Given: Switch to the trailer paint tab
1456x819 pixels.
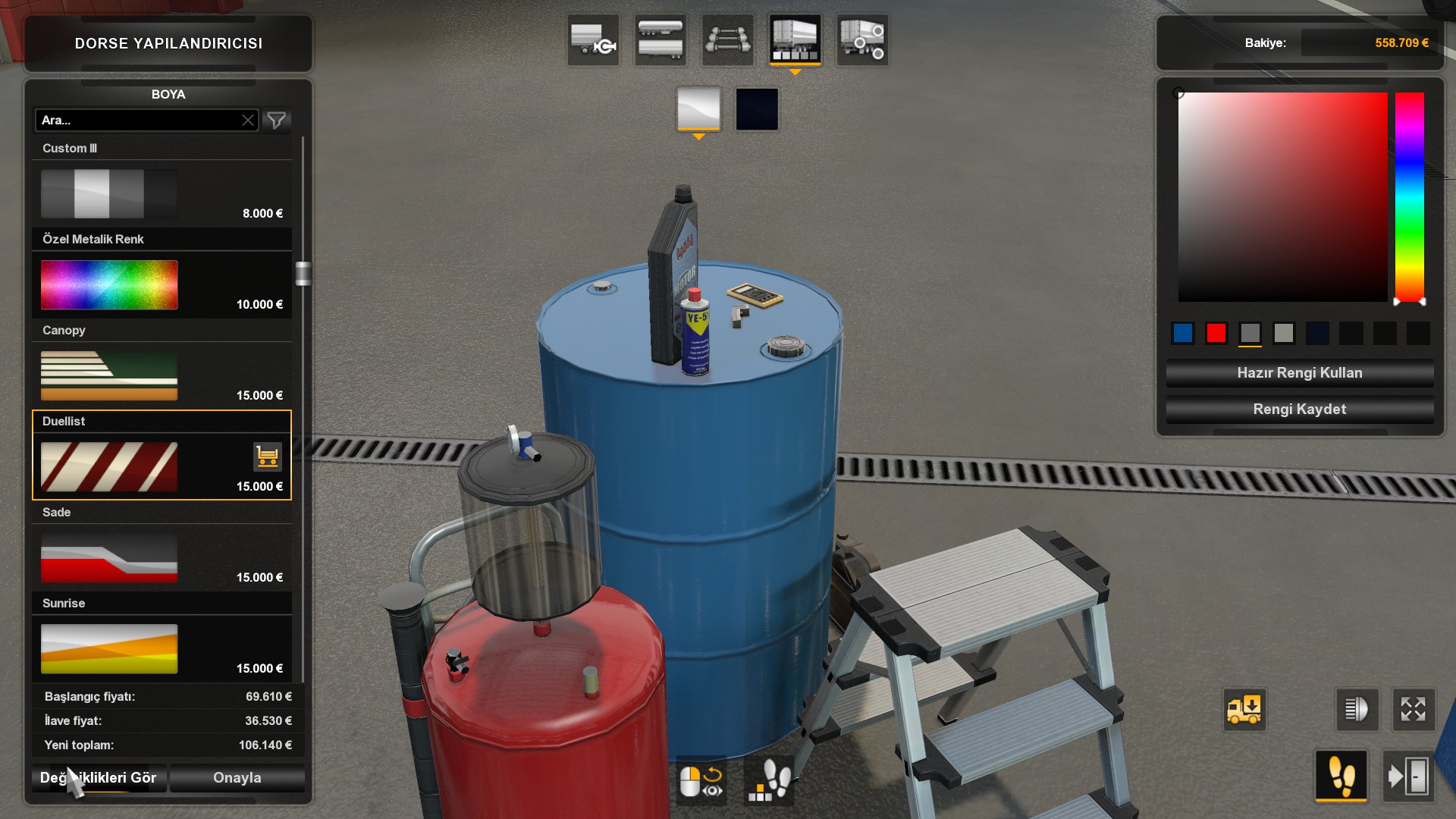Looking at the screenshot, I should (x=794, y=39).
